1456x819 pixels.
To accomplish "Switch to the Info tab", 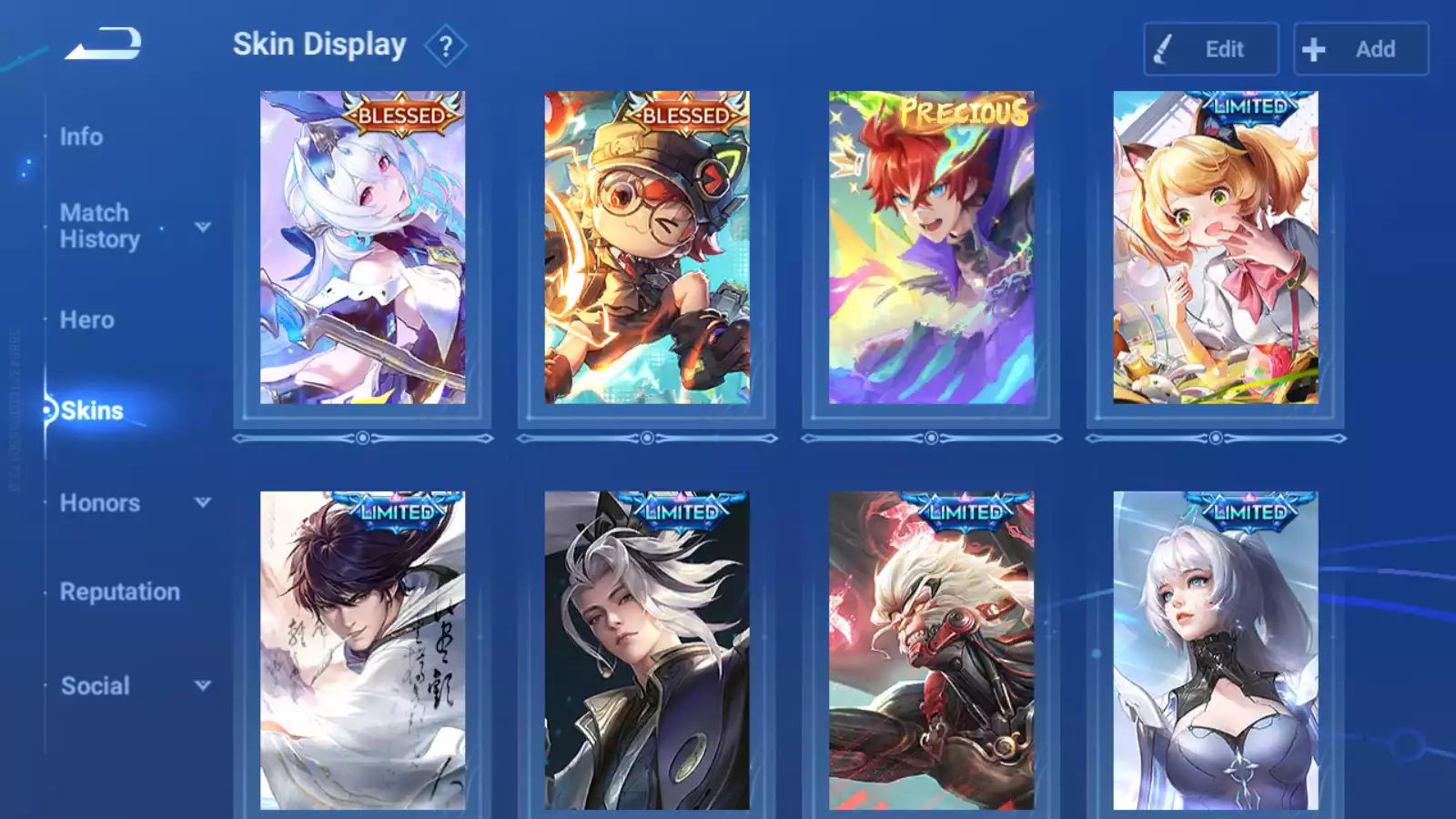I will pyautogui.click(x=81, y=136).
